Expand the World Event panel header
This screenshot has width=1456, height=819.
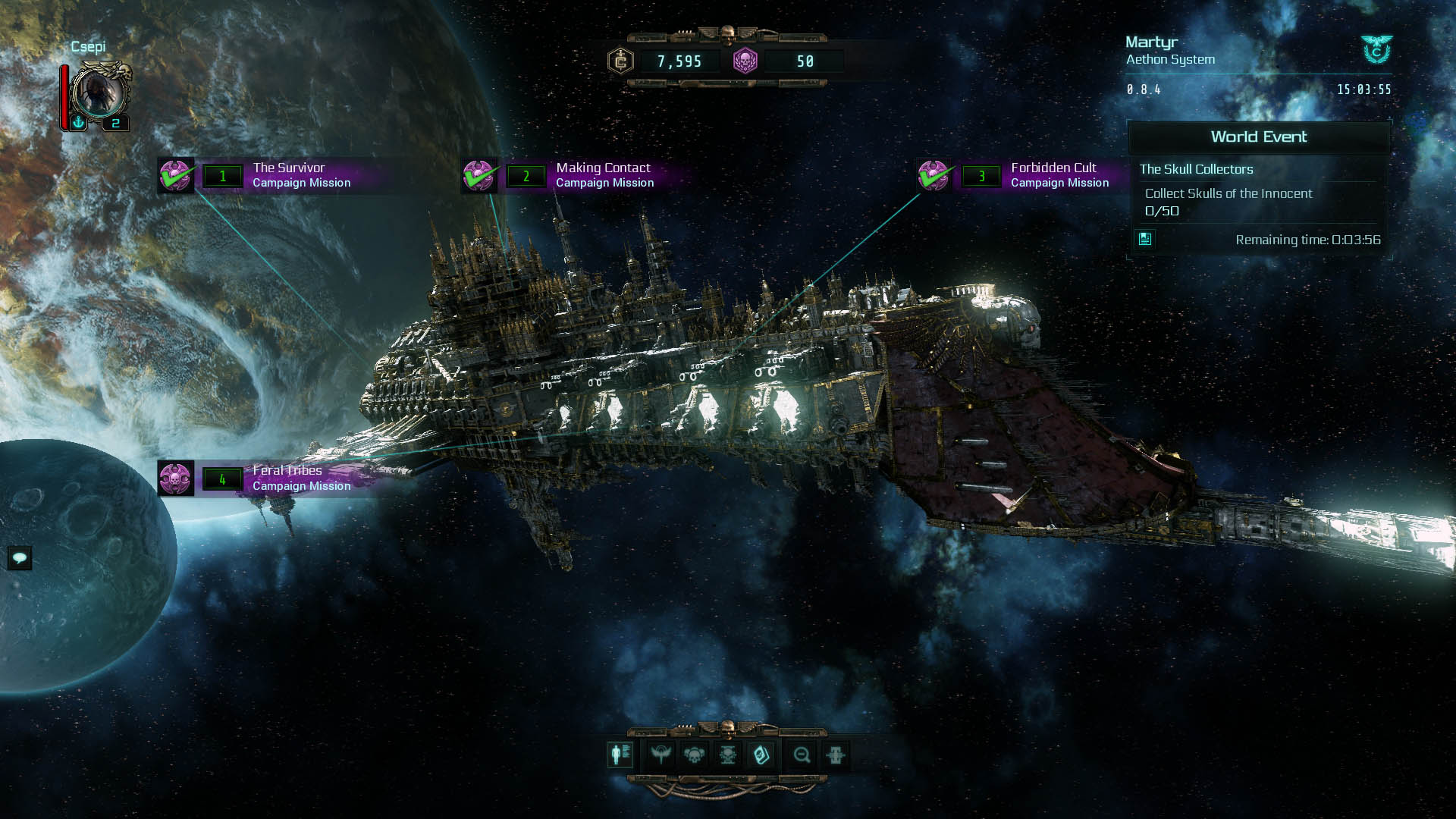point(1259,137)
